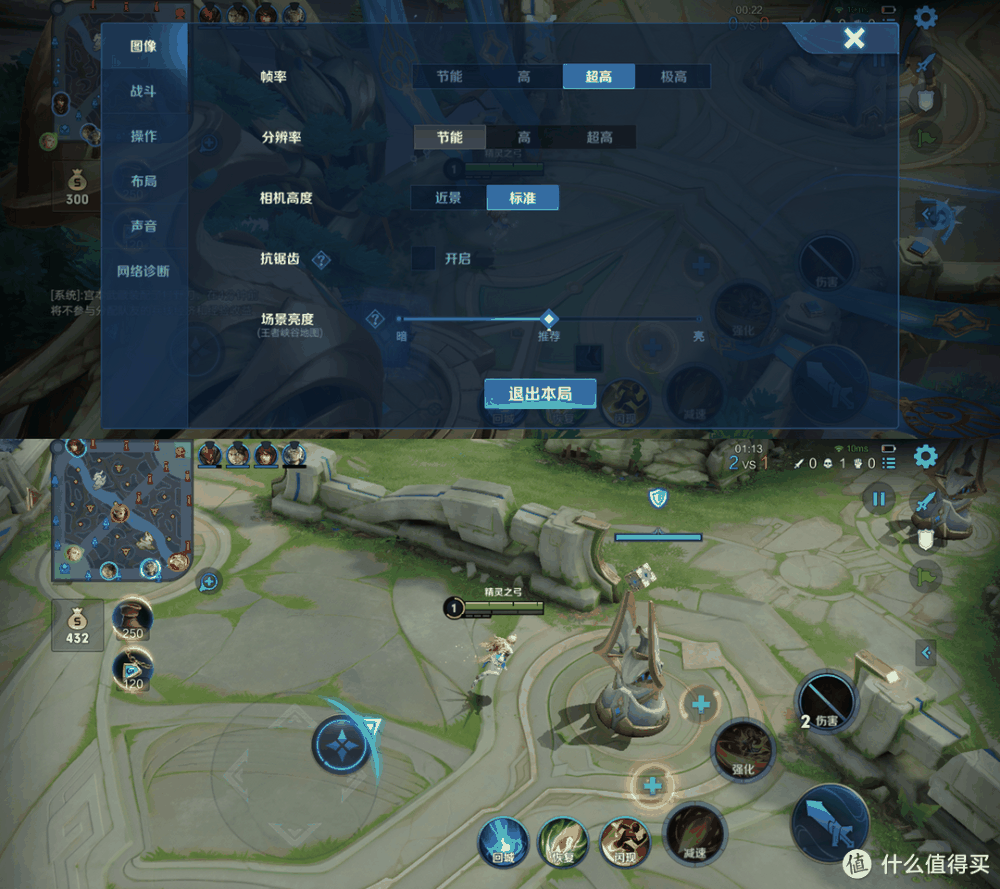Viewport: 1000px width, 889px height.
Task: Set 分辨率 to 超高
Action: click(599, 137)
